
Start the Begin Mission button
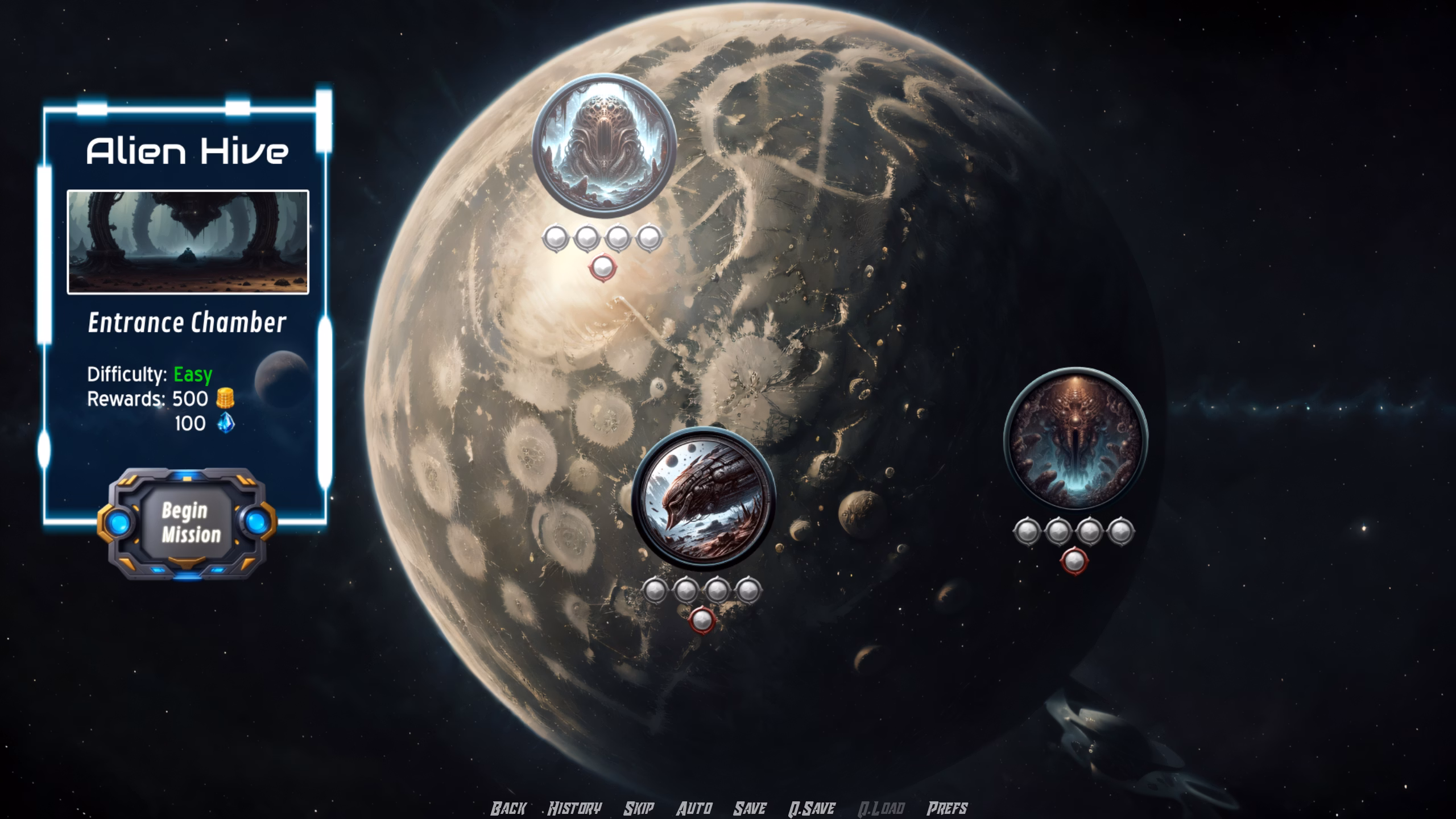tap(187, 523)
